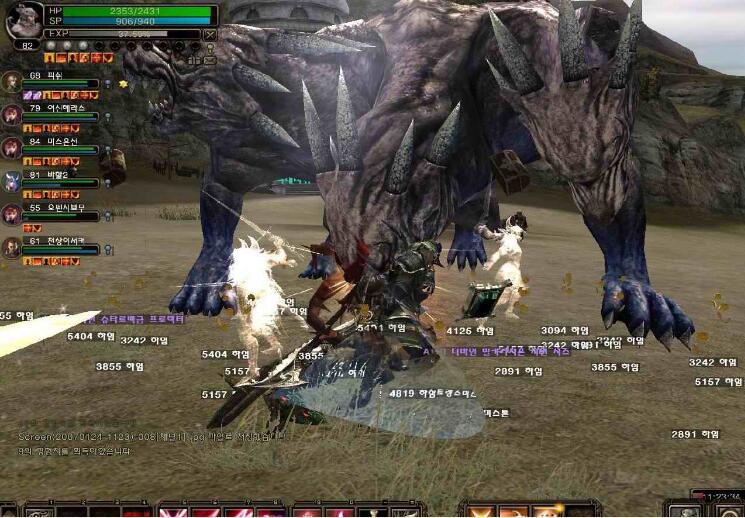Pick the level 61 party member
The image size is (745, 518).
tap(12, 246)
